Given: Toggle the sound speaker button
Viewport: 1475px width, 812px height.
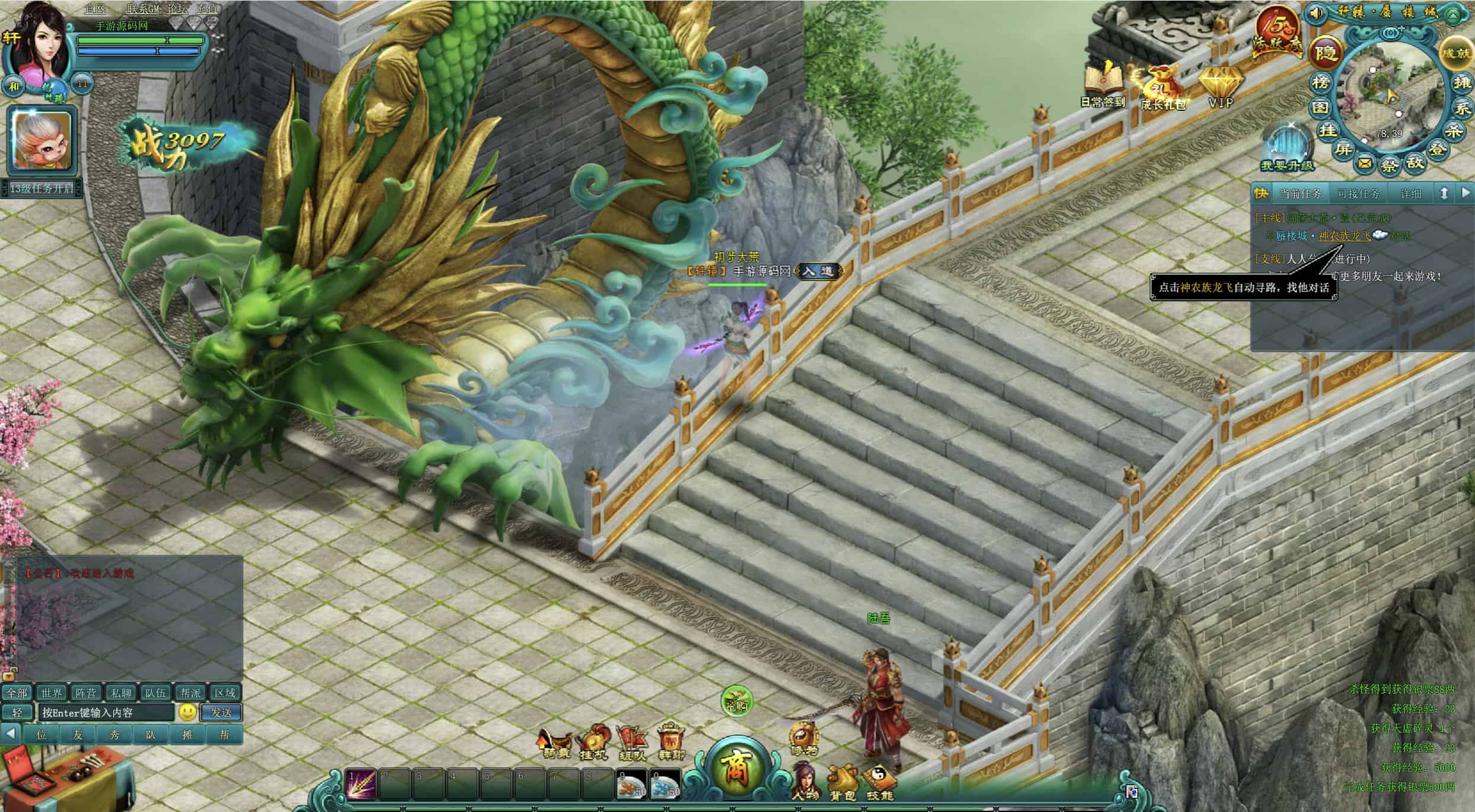Looking at the screenshot, I should pos(1317,12).
